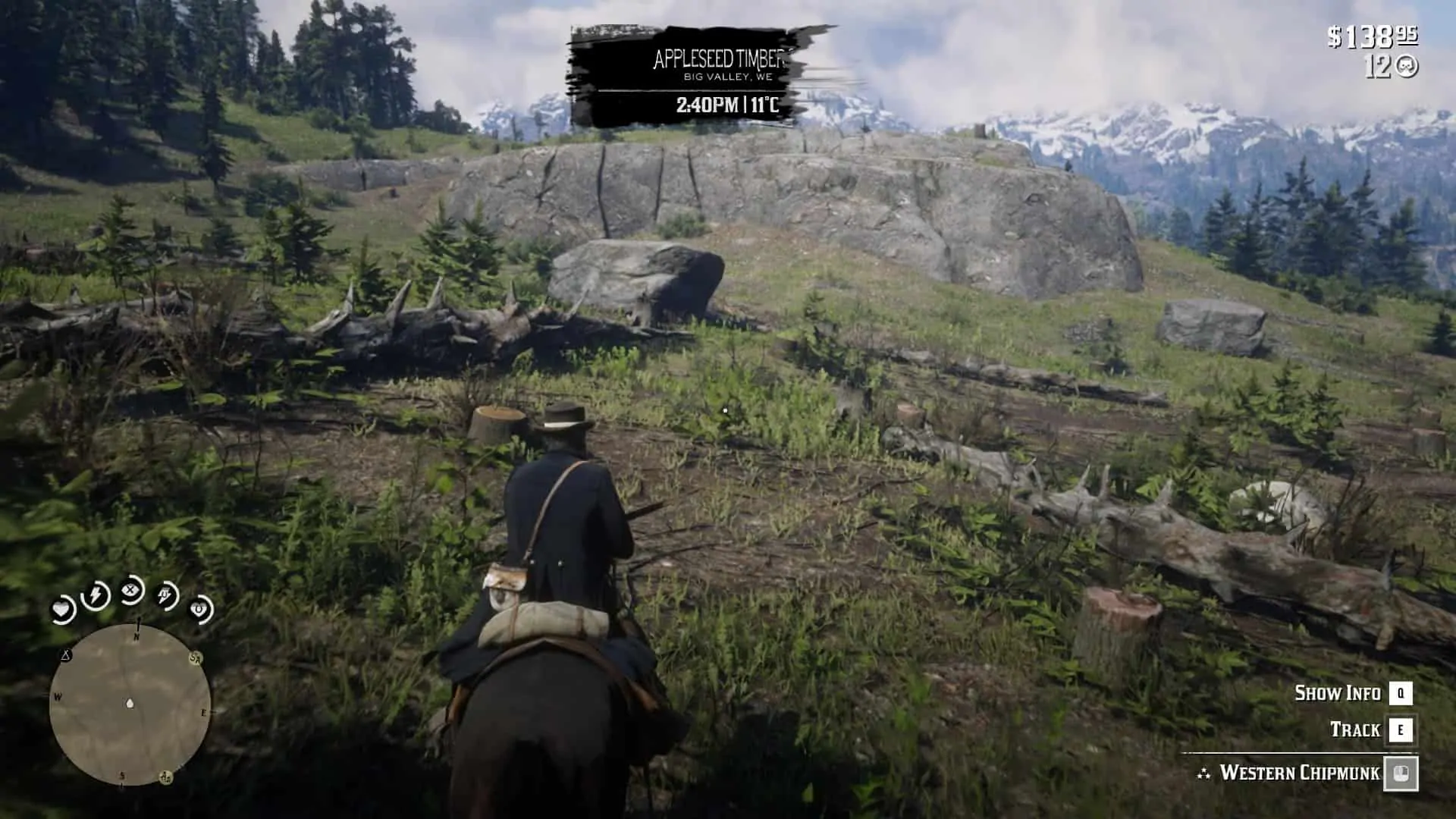Open the circular minimap

pyautogui.click(x=130, y=704)
